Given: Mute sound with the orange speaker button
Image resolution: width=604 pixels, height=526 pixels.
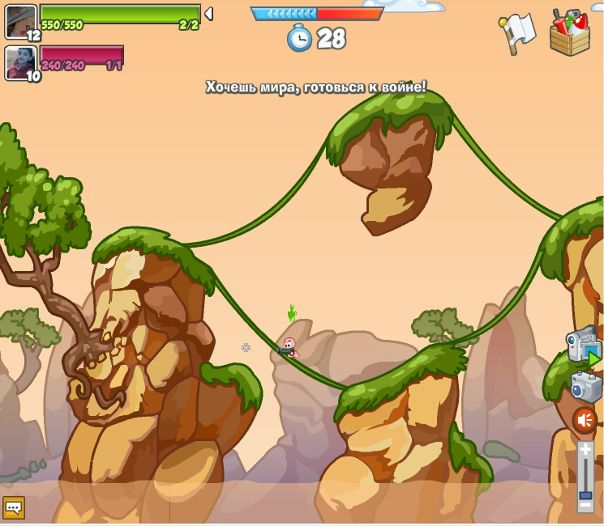Looking at the screenshot, I should click(585, 420).
